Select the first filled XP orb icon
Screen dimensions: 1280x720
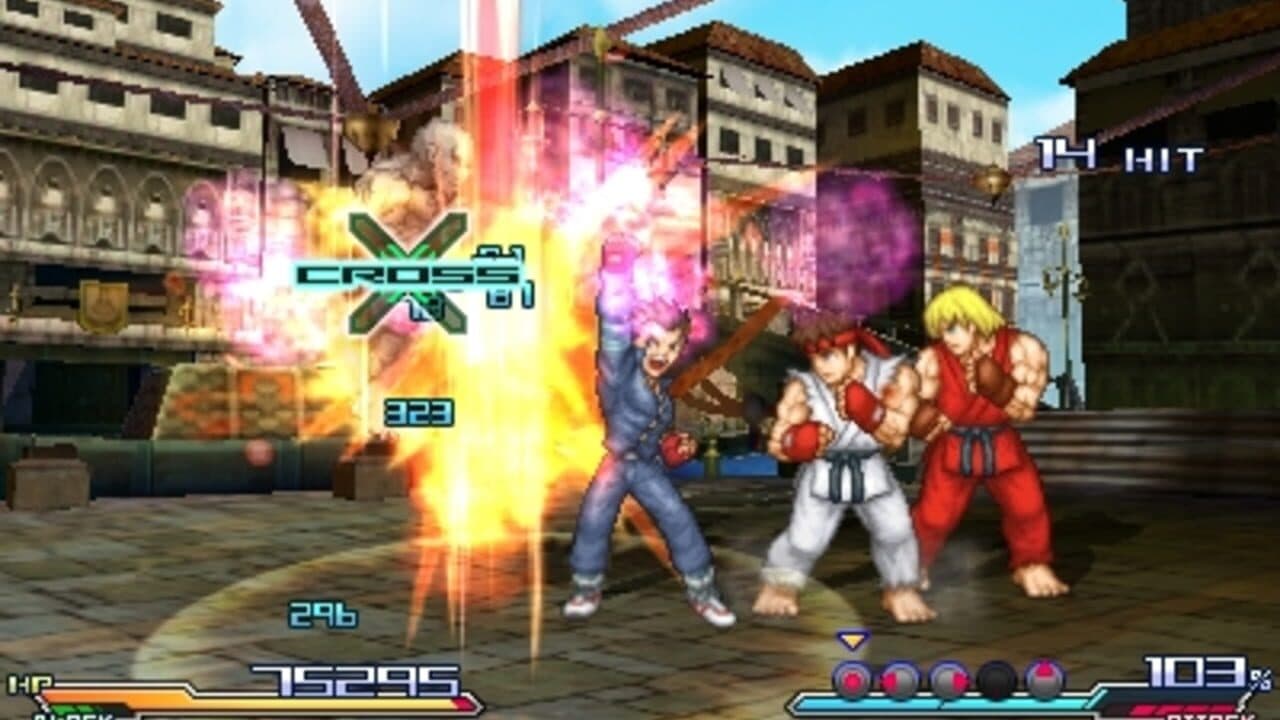click(850, 679)
